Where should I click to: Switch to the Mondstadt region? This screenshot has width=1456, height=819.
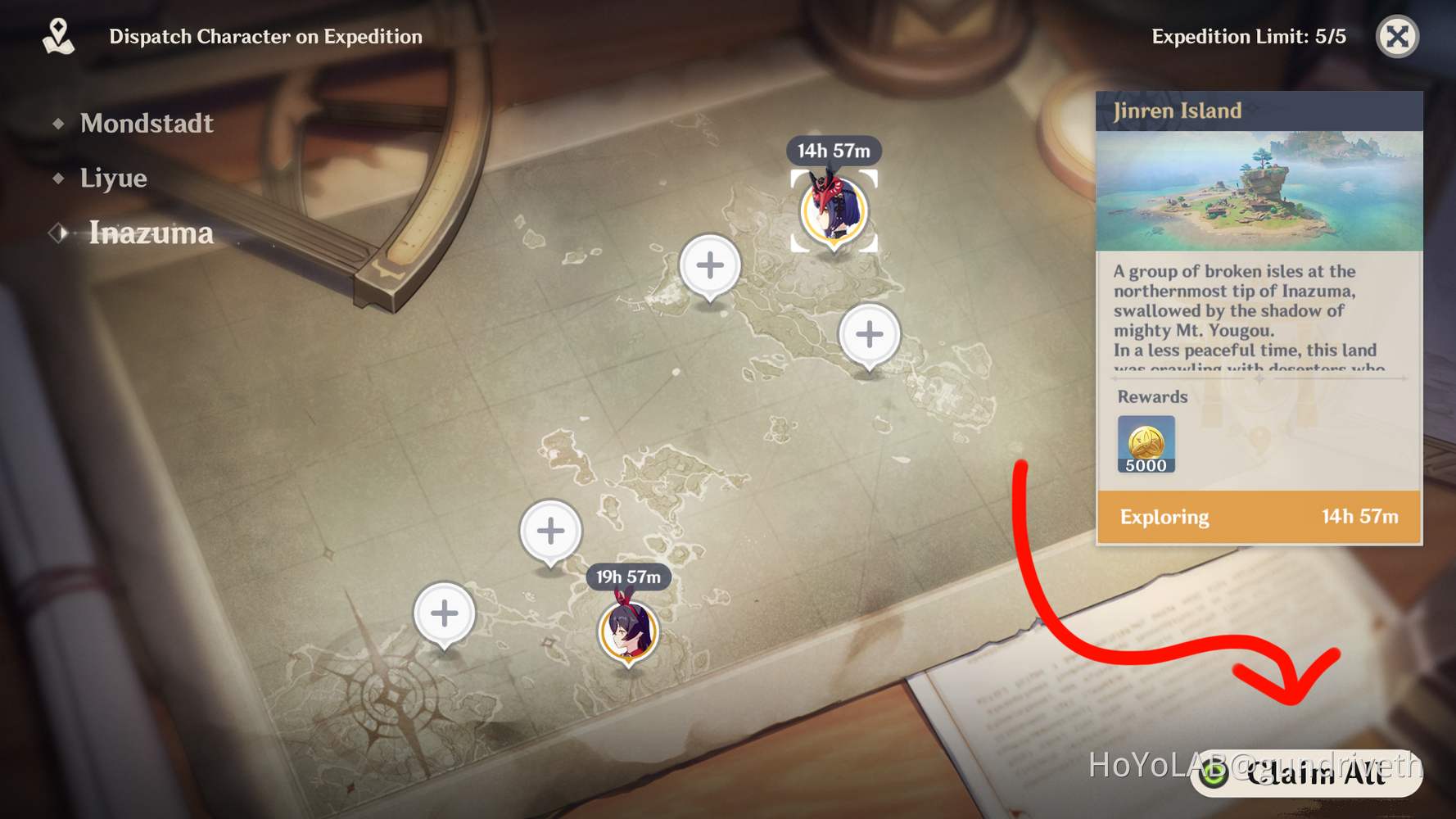pos(146,123)
